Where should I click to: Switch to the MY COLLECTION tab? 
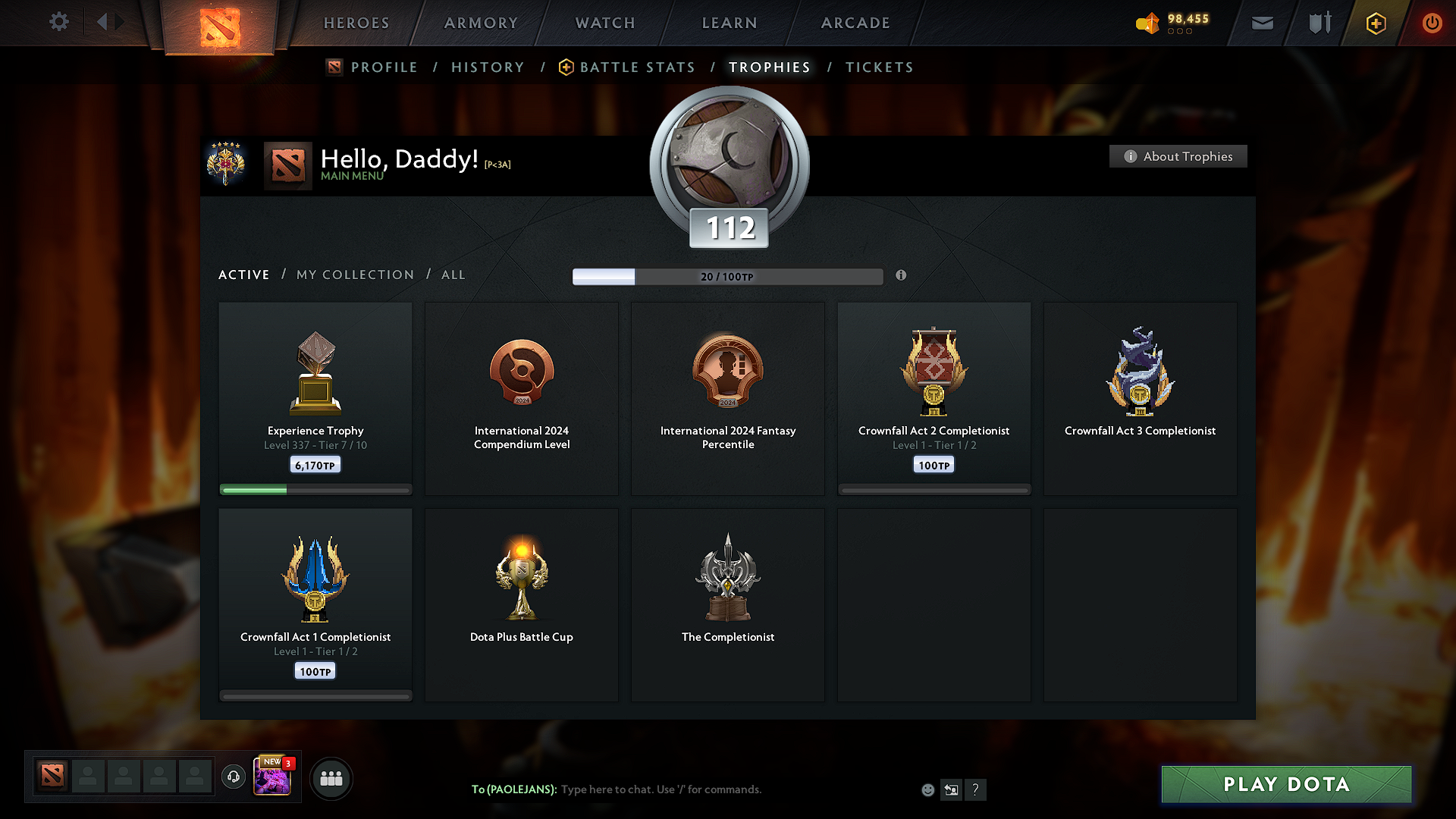click(354, 275)
